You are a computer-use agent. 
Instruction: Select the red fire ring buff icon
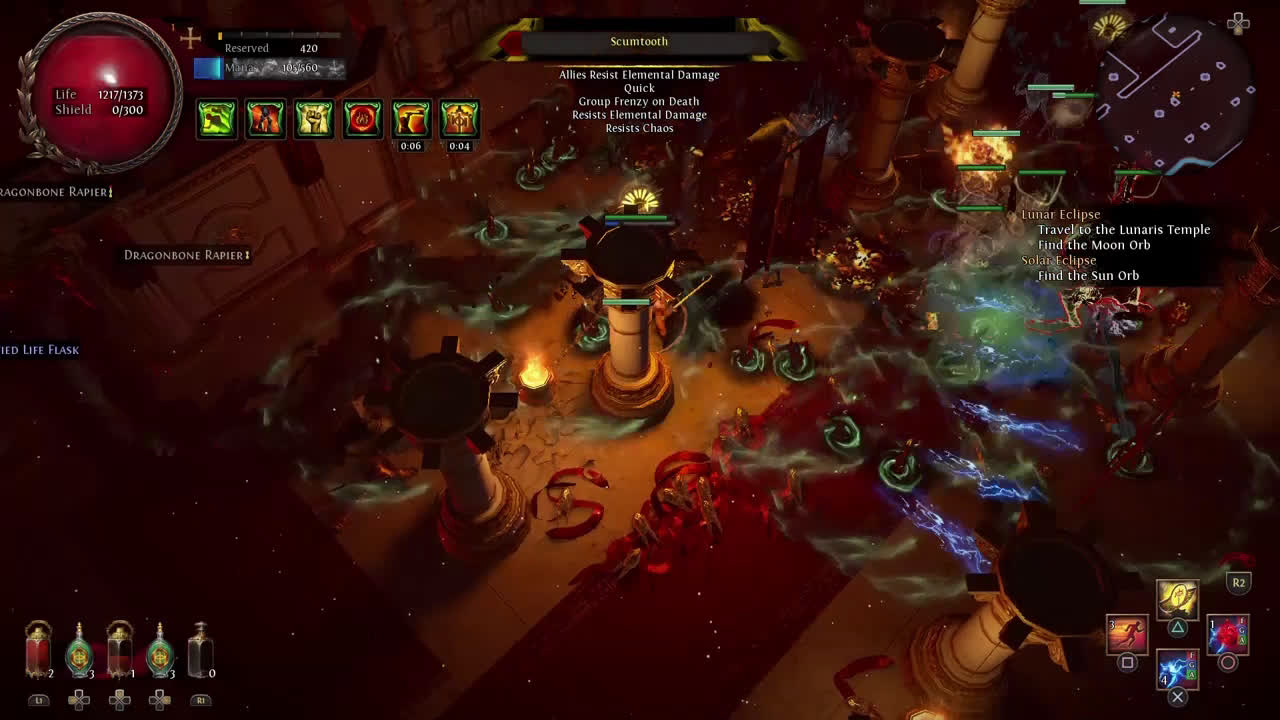pos(362,119)
